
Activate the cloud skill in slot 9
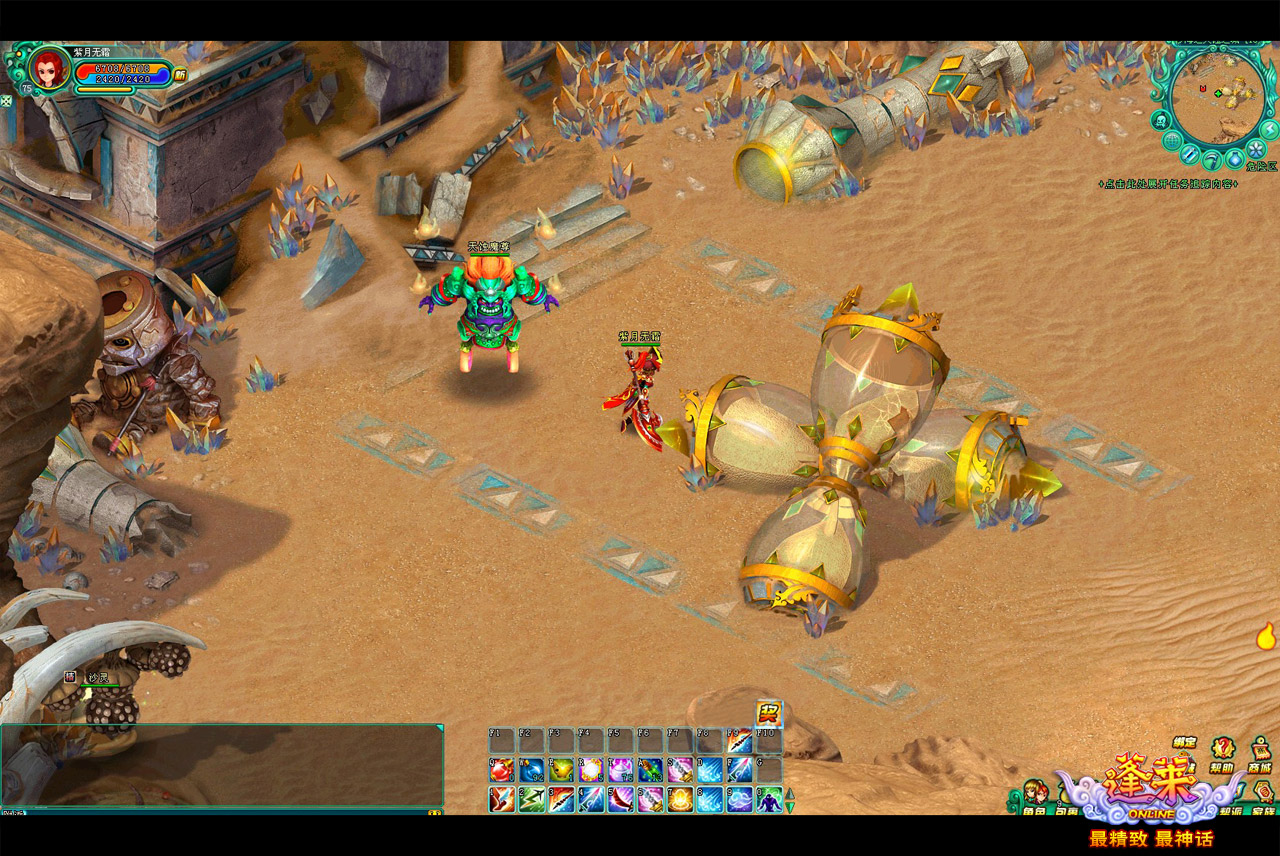pyautogui.click(x=740, y=800)
